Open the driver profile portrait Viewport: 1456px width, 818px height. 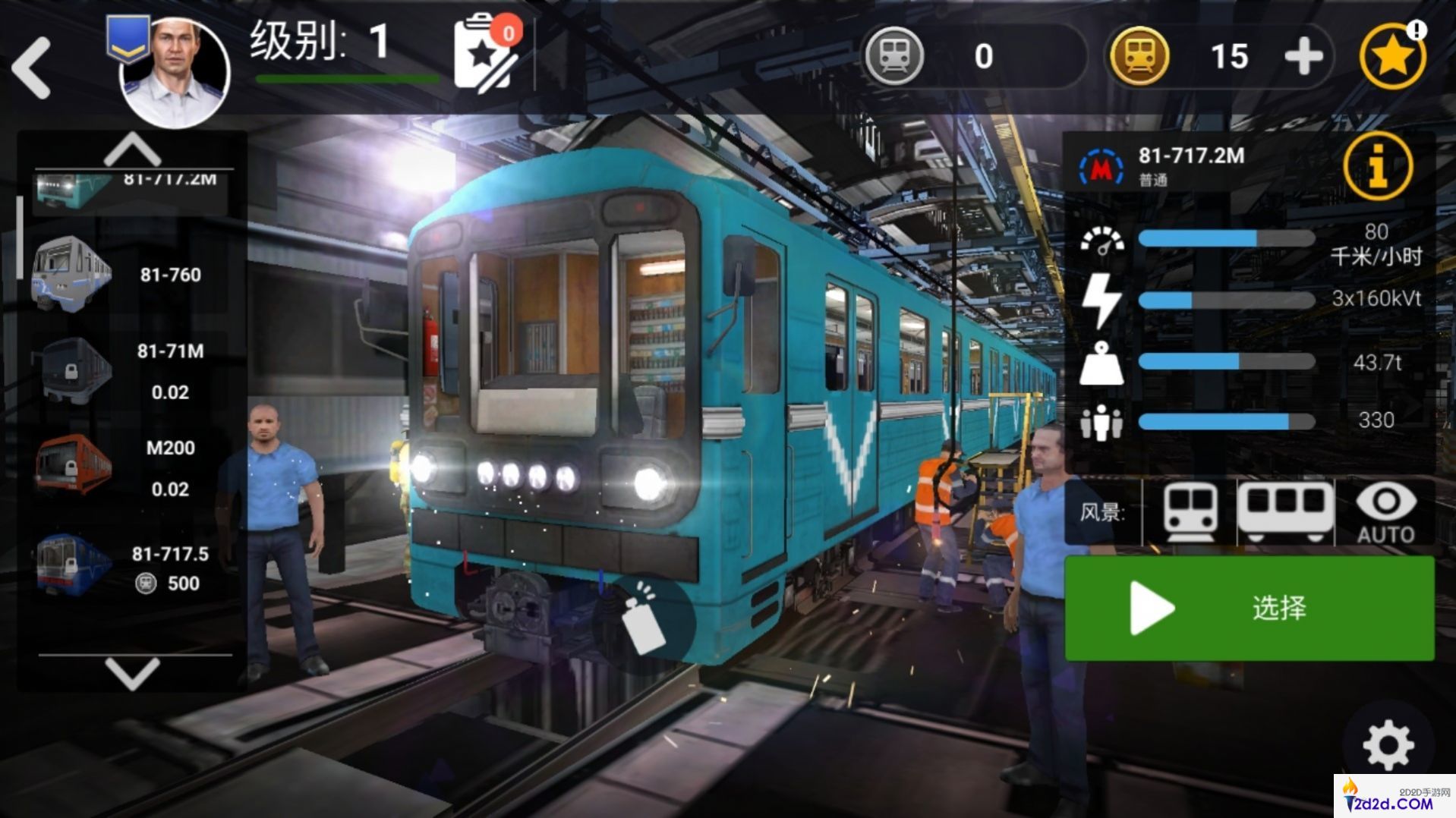click(175, 72)
